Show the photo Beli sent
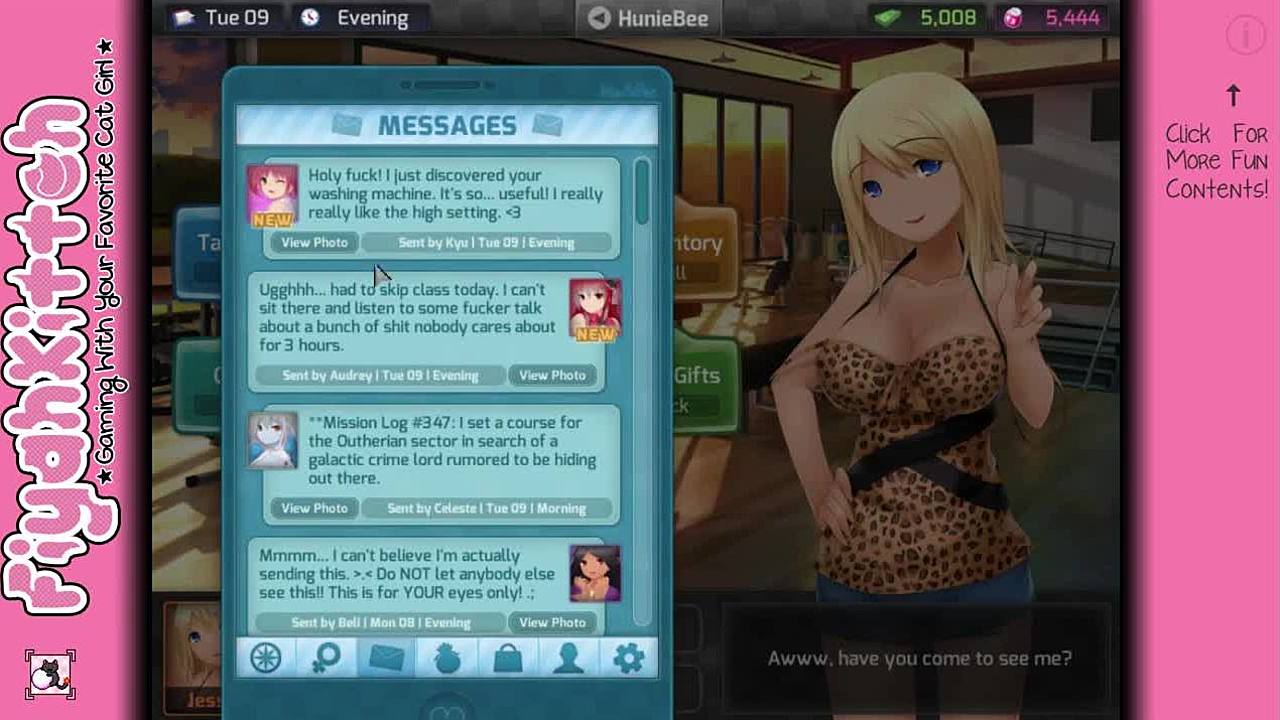1280x720 pixels. pos(552,622)
